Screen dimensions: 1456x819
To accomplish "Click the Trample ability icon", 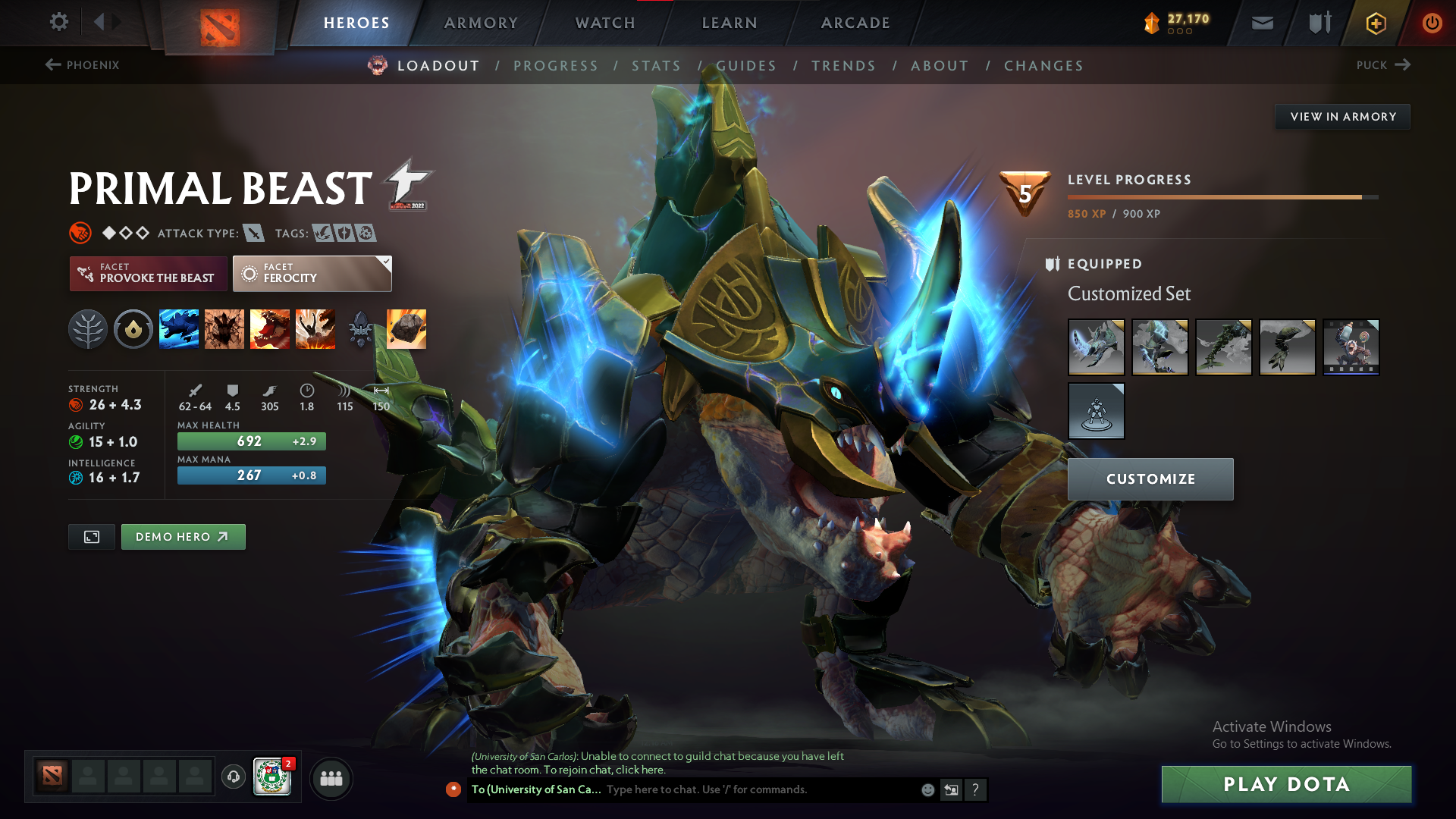I will coord(224,328).
